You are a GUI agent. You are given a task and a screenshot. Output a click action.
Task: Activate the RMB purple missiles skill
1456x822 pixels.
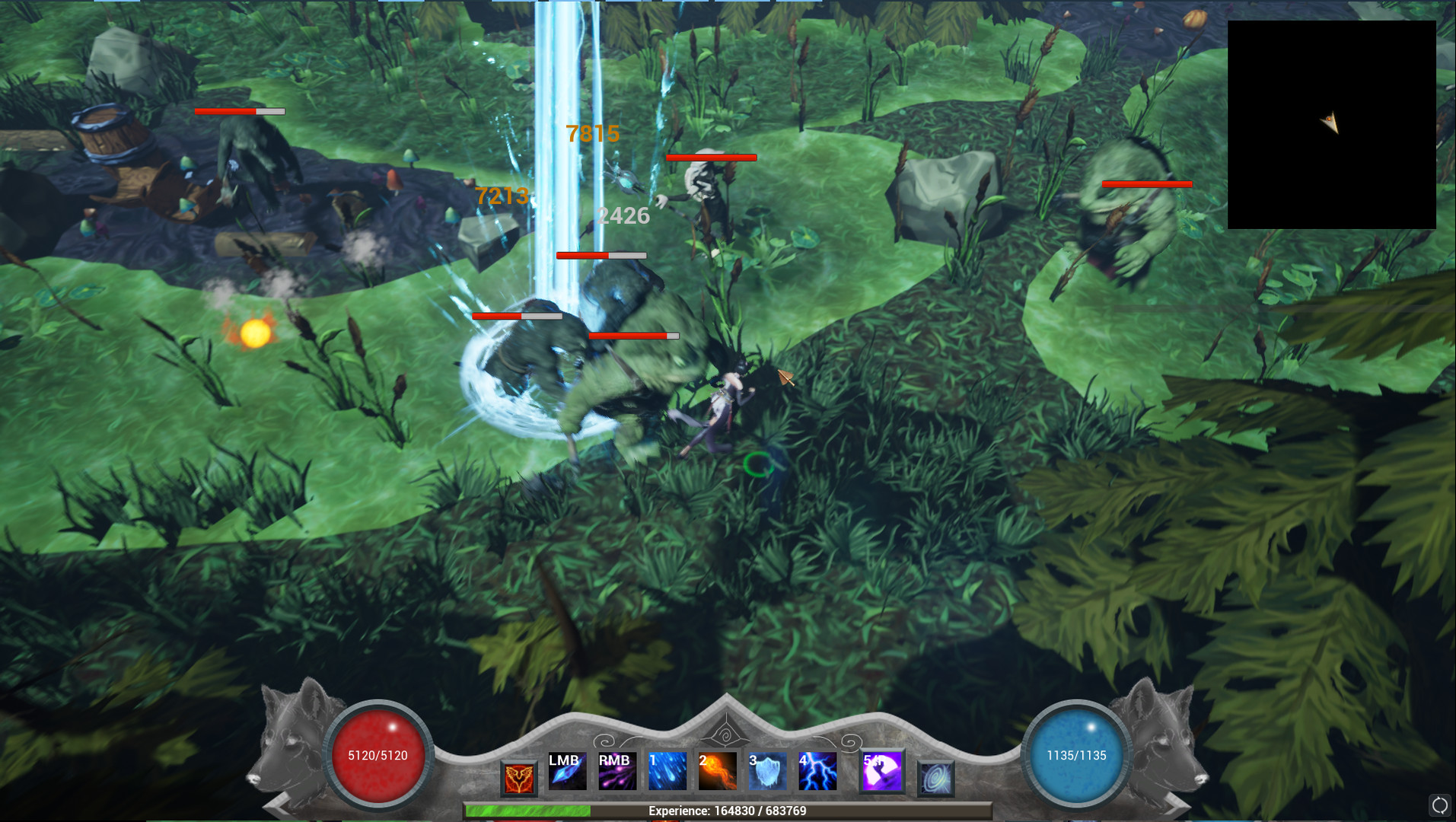[x=616, y=772]
